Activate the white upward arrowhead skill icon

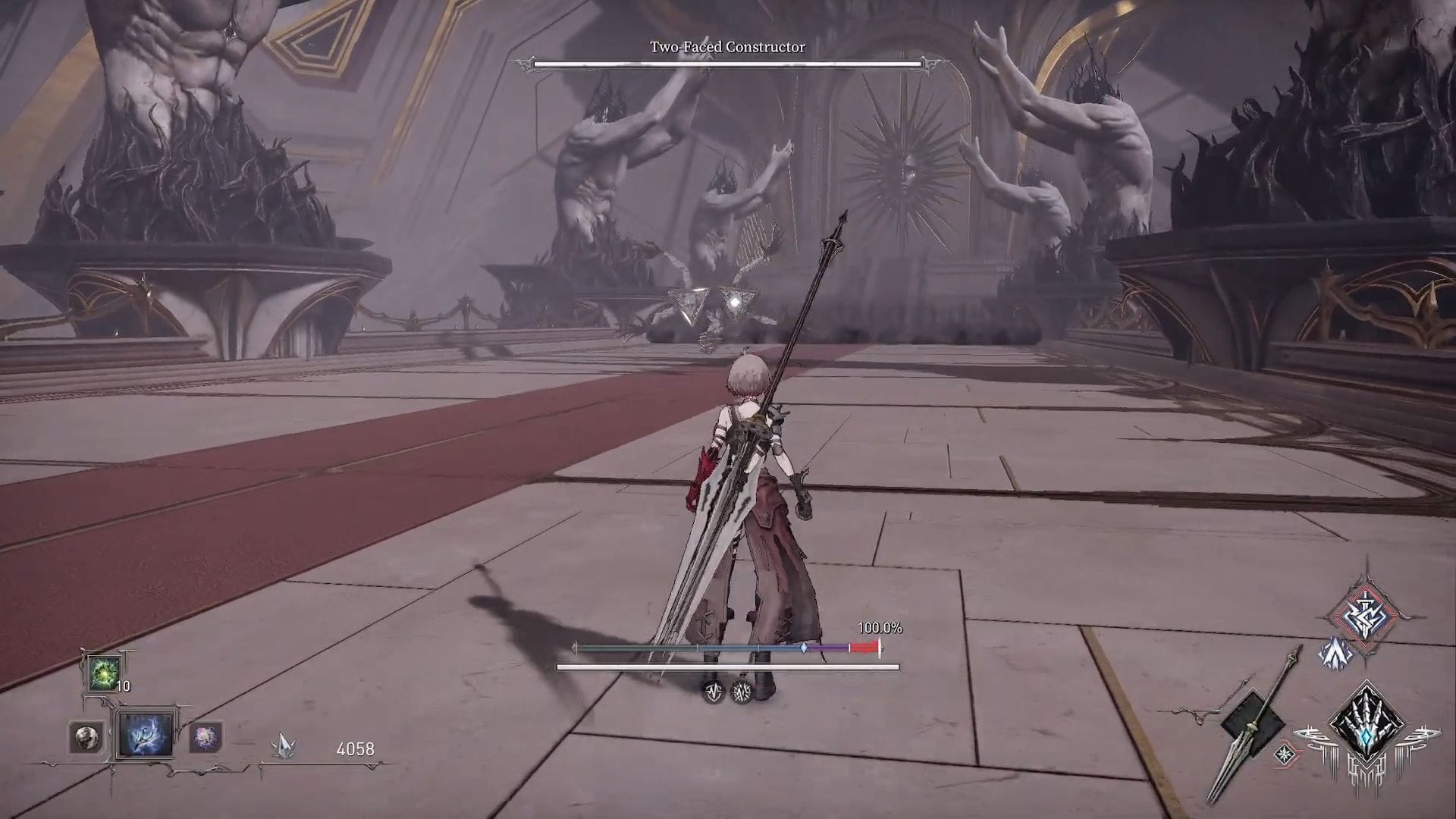click(1335, 654)
